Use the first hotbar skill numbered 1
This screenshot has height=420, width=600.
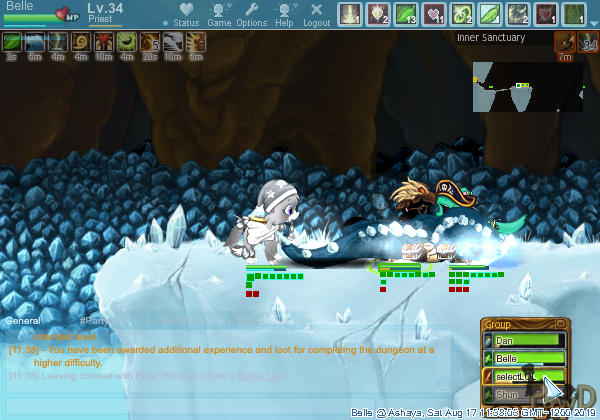click(349, 15)
